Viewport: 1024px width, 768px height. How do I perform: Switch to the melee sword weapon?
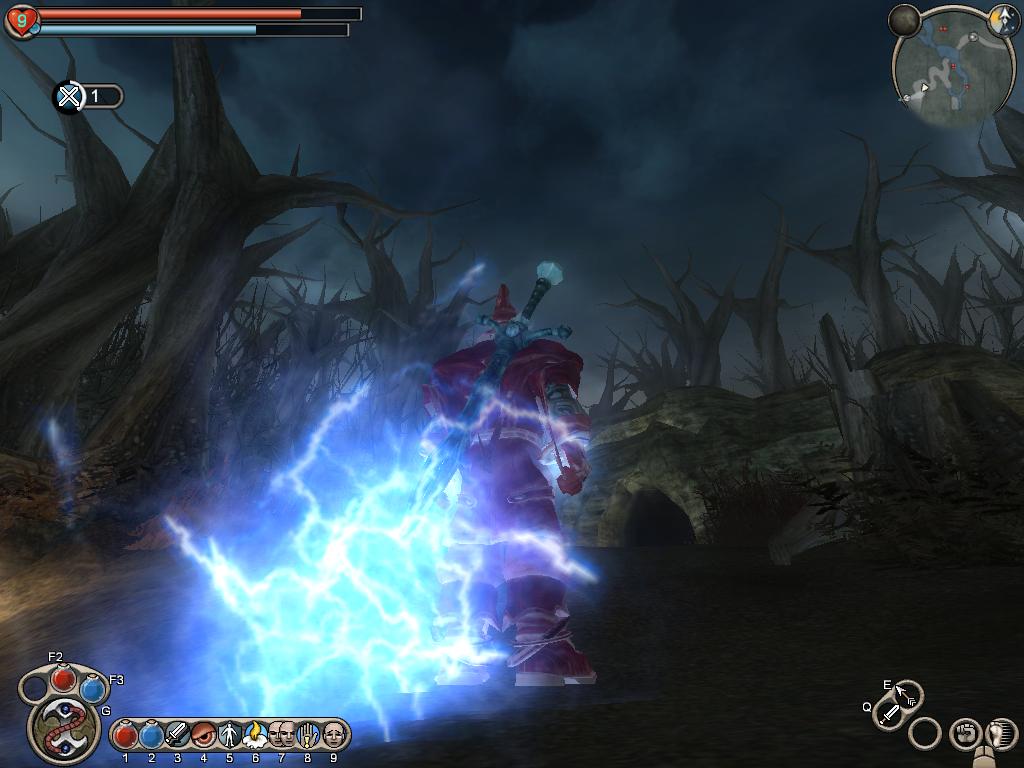pyautogui.click(x=888, y=713)
